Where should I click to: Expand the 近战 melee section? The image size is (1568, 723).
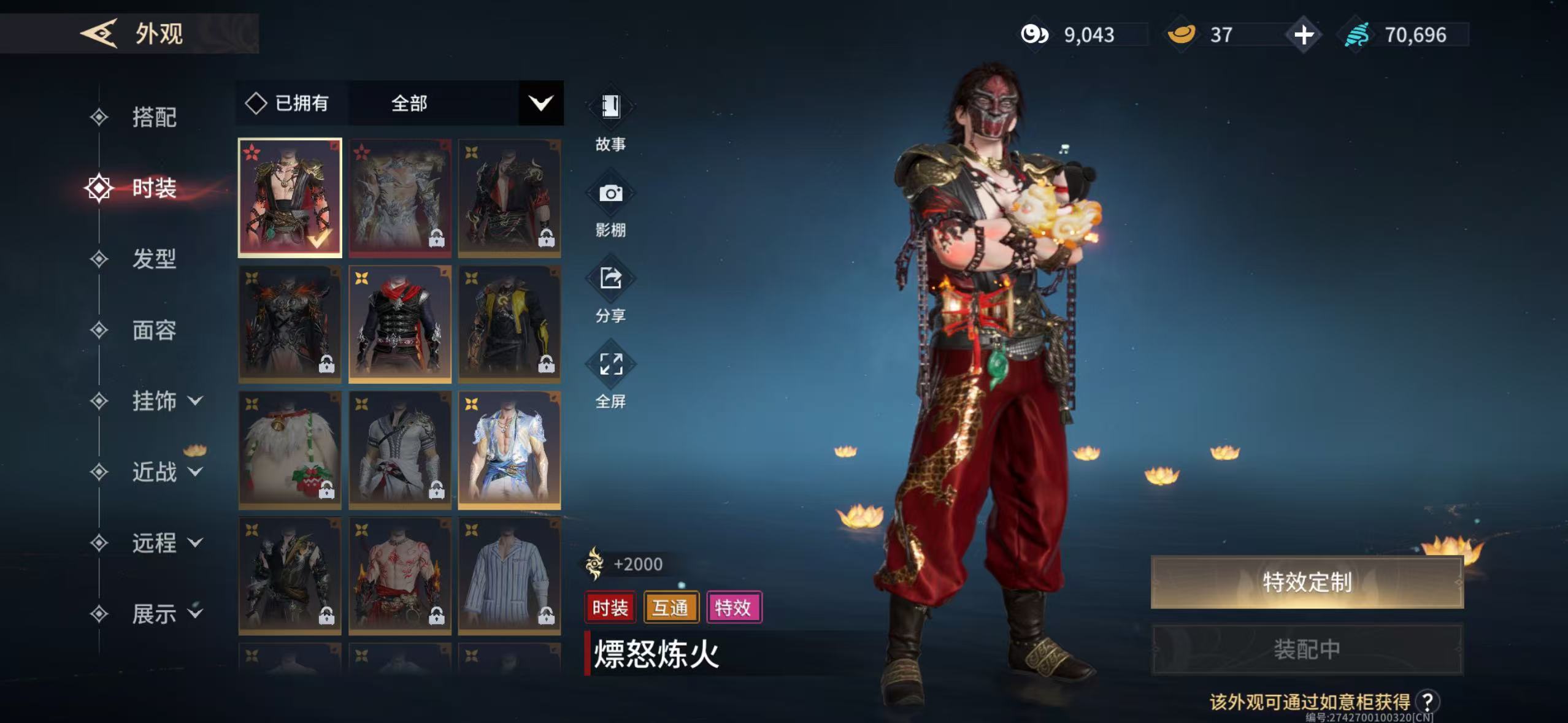click(x=166, y=472)
